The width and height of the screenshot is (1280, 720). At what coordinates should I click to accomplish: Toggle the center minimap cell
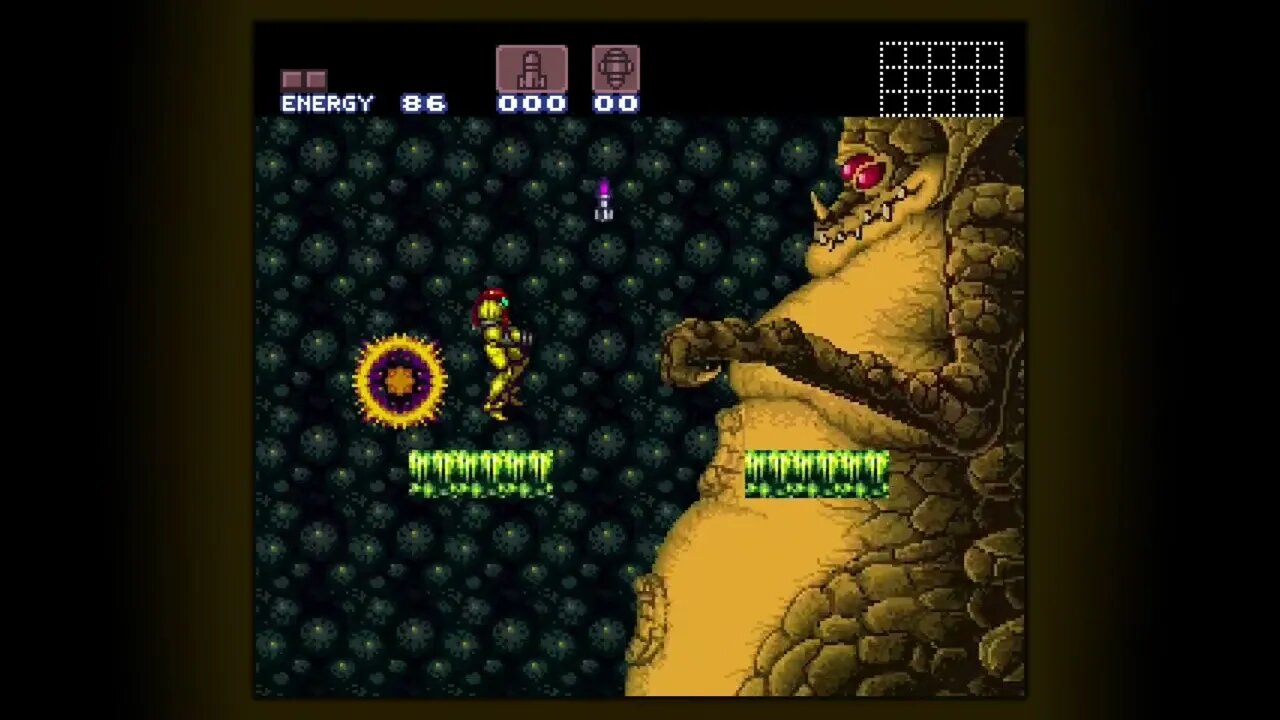pos(940,79)
